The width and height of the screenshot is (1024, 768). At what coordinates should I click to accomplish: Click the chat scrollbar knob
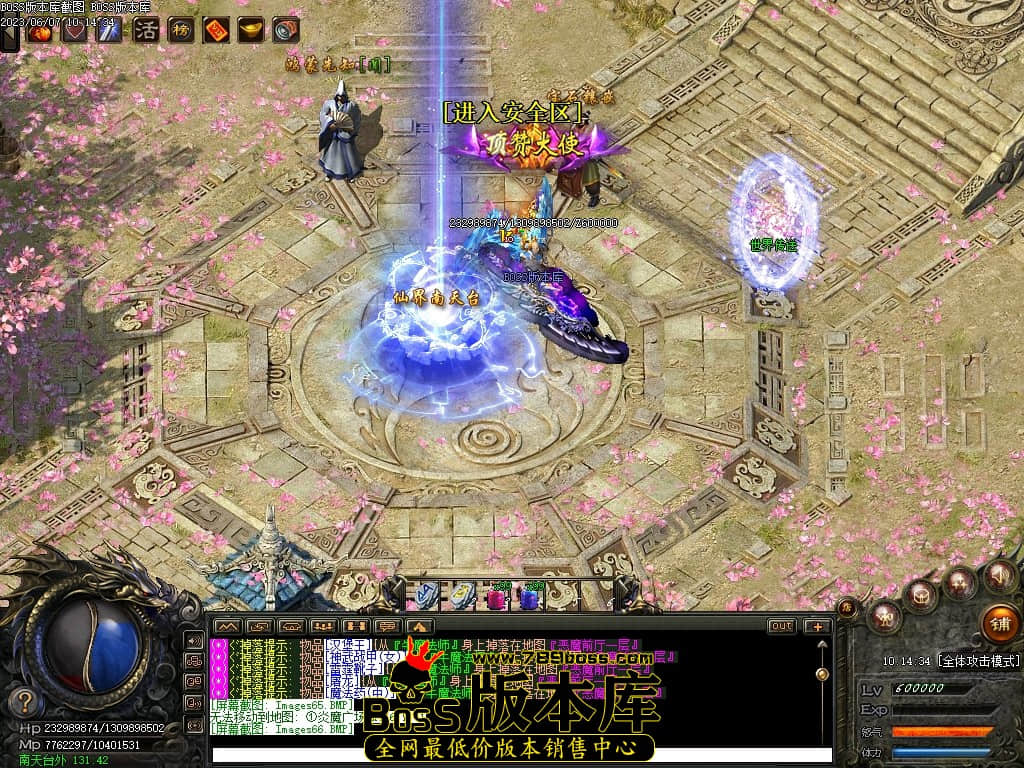[822, 675]
